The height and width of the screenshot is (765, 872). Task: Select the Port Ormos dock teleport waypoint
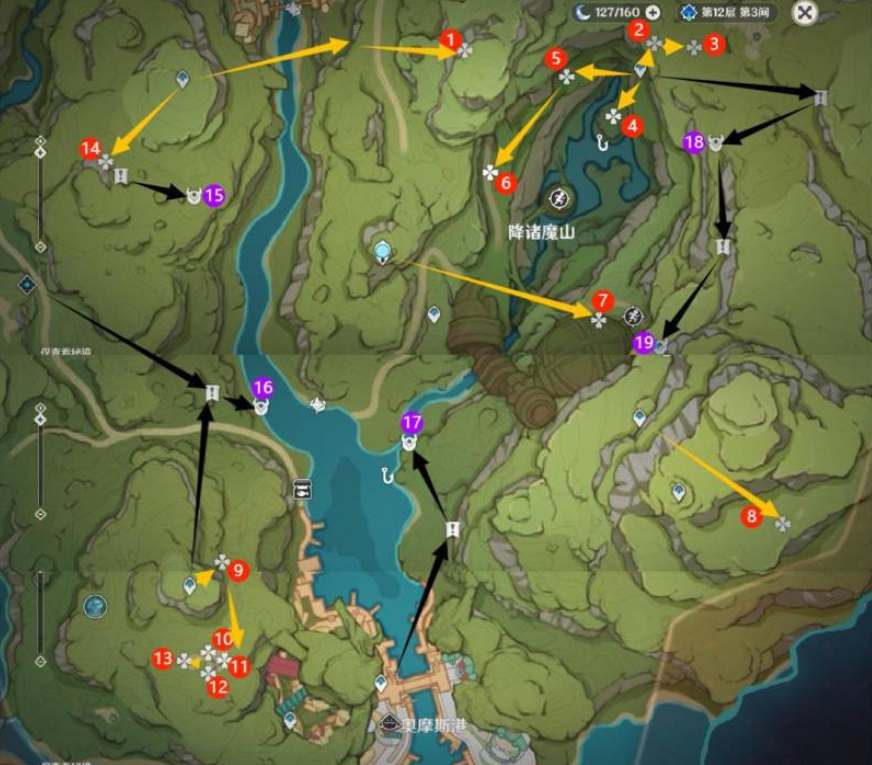380,683
